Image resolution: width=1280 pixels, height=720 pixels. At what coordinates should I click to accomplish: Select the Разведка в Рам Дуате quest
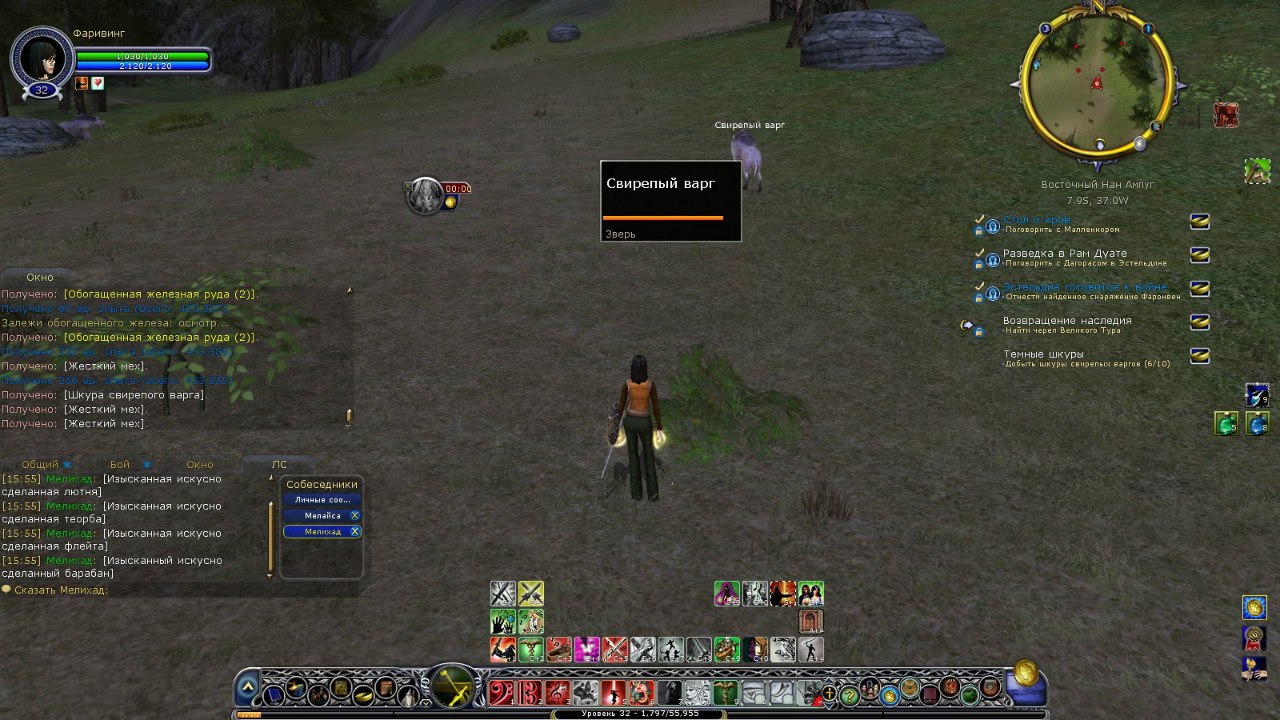(1064, 253)
